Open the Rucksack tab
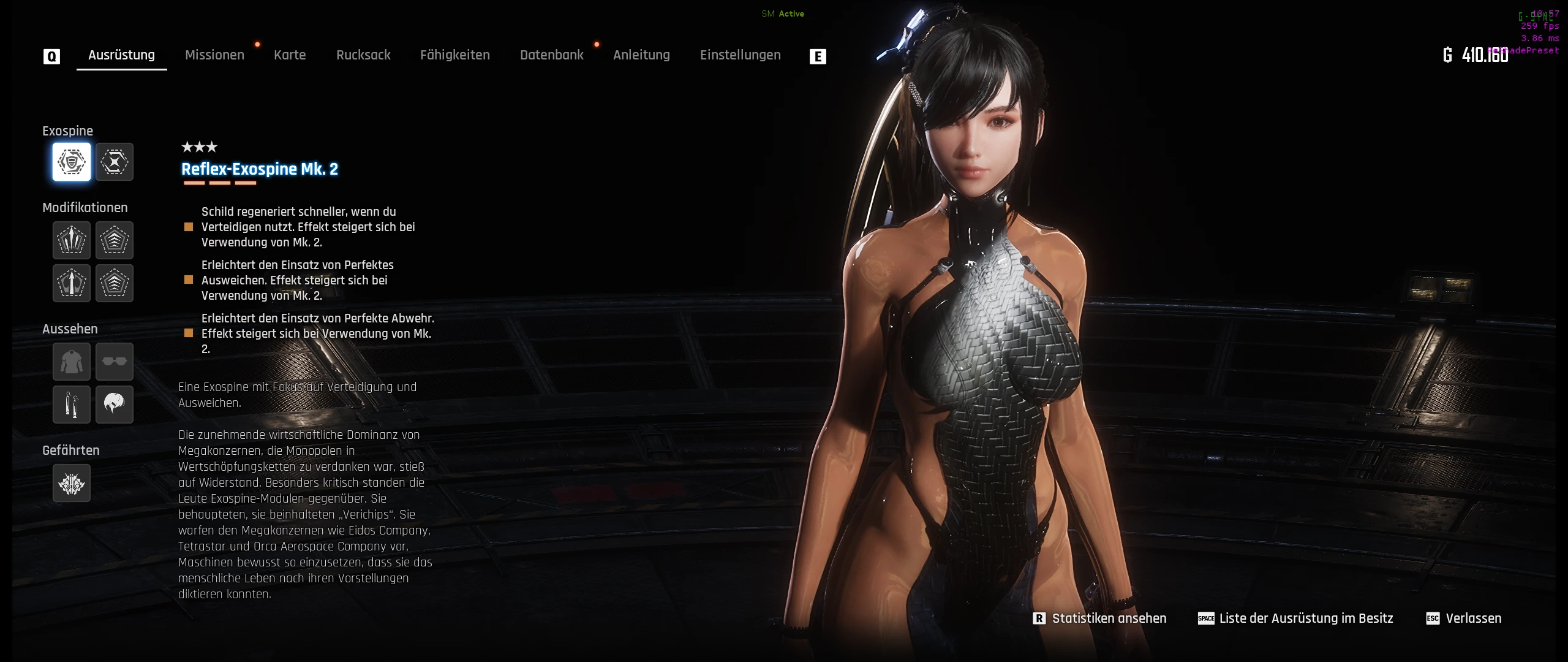Image resolution: width=1568 pixels, height=662 pixels. coord(363,55)
